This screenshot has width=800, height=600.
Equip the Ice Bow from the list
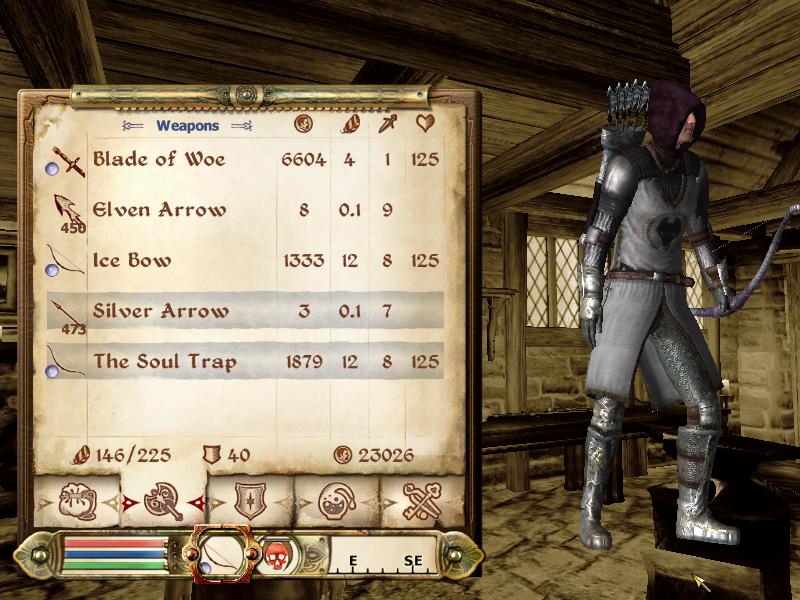tap(132, 261)
